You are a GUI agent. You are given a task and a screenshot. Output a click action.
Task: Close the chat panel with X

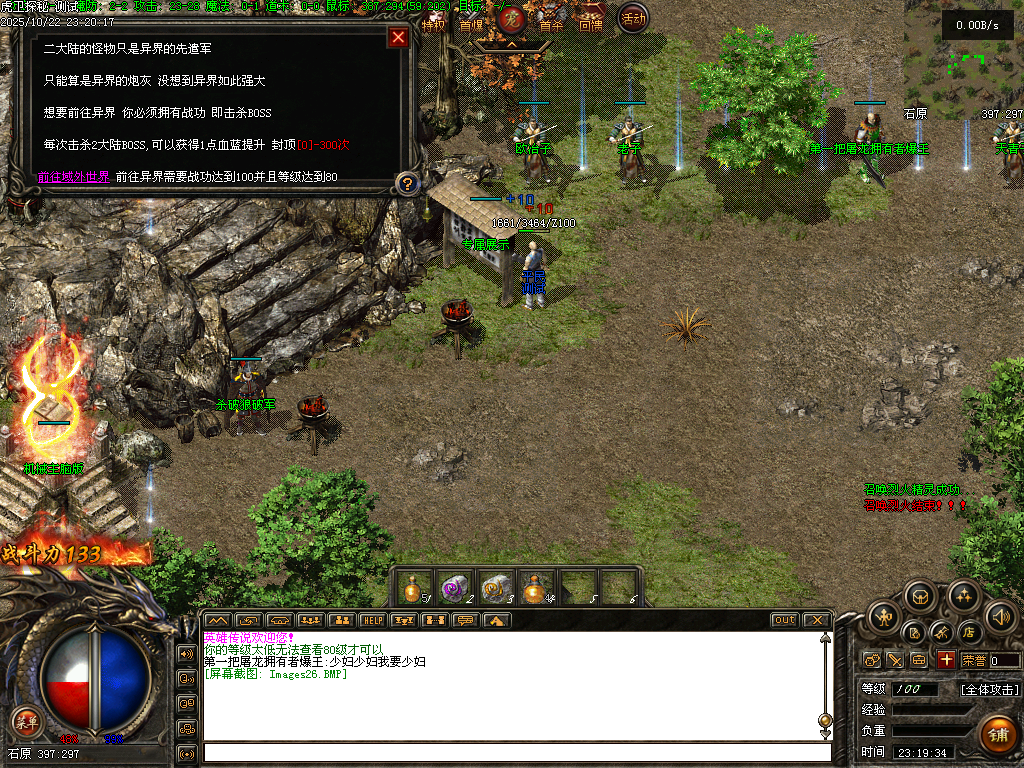[816, 620]
